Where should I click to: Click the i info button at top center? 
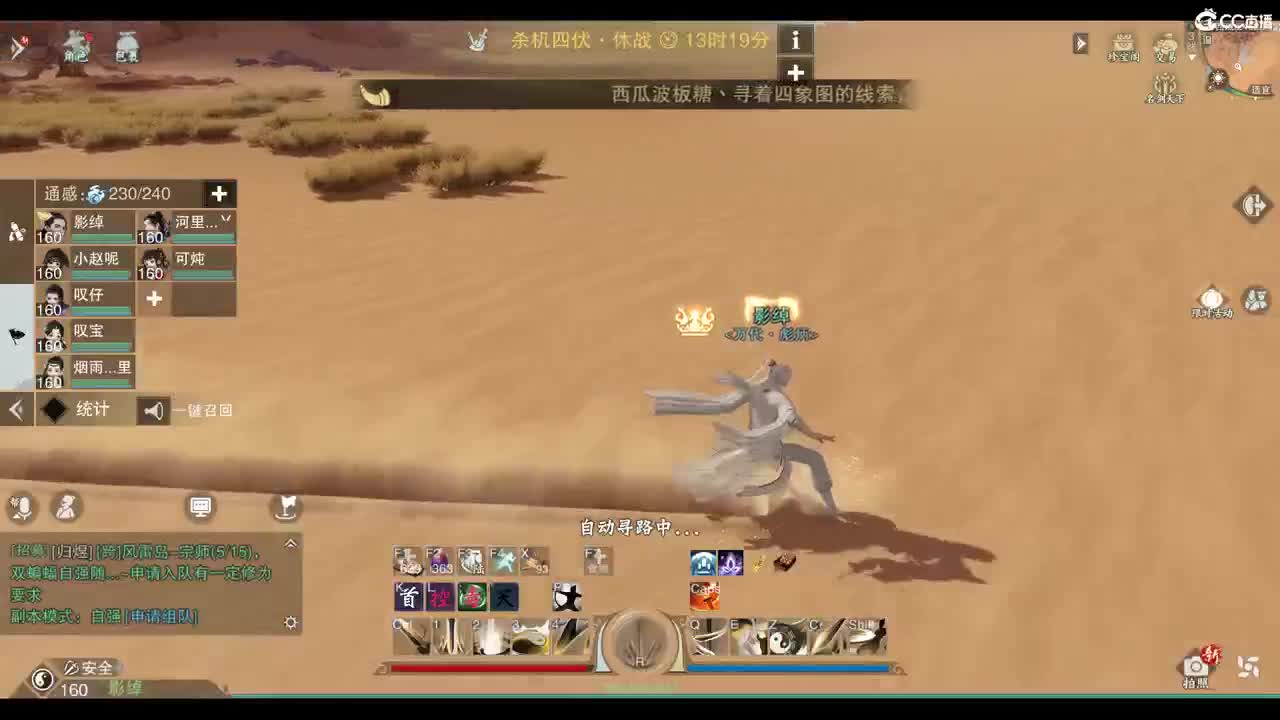click(x=795, y=41)
